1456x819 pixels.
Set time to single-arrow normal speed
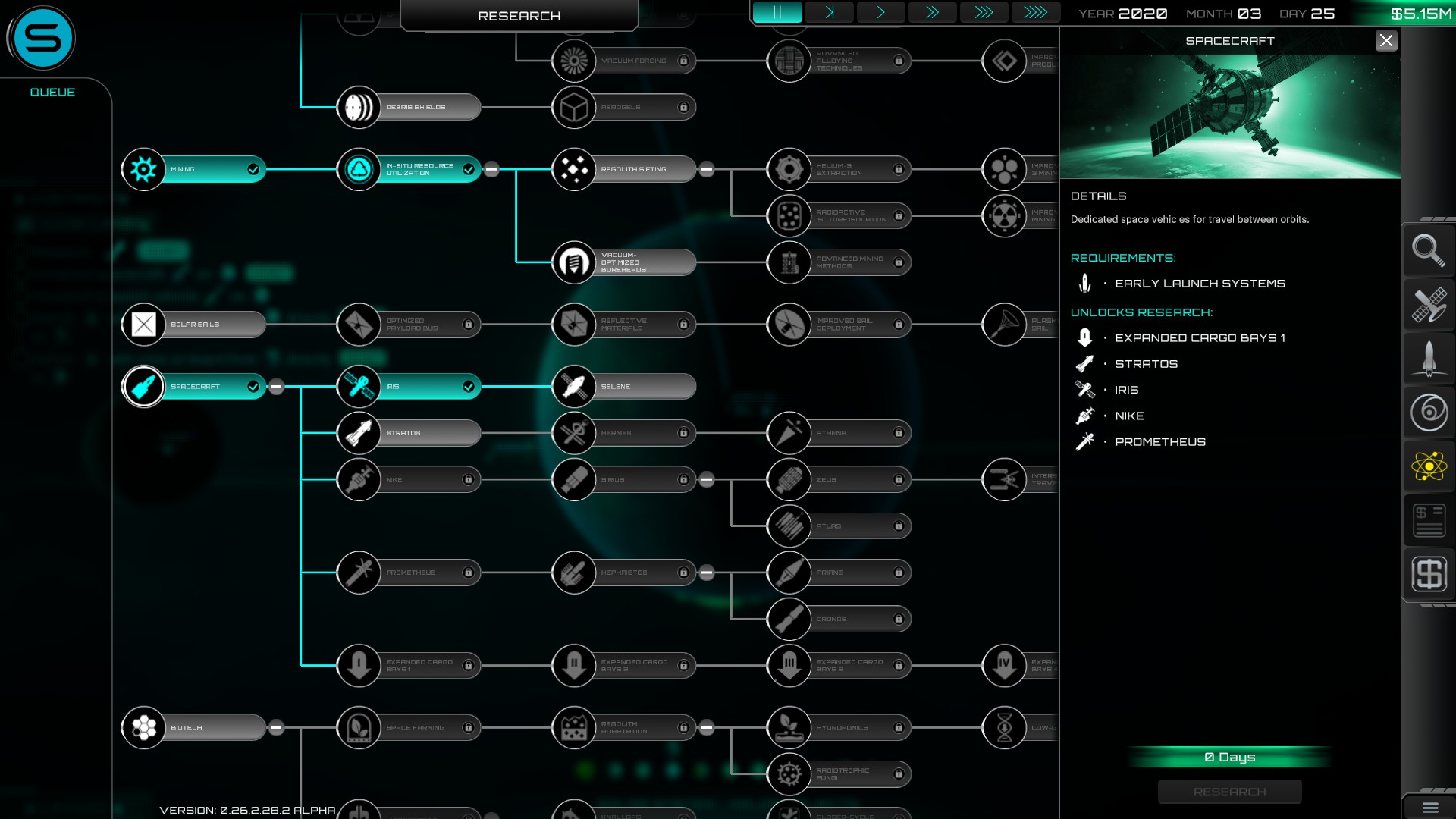pos(880,13)
